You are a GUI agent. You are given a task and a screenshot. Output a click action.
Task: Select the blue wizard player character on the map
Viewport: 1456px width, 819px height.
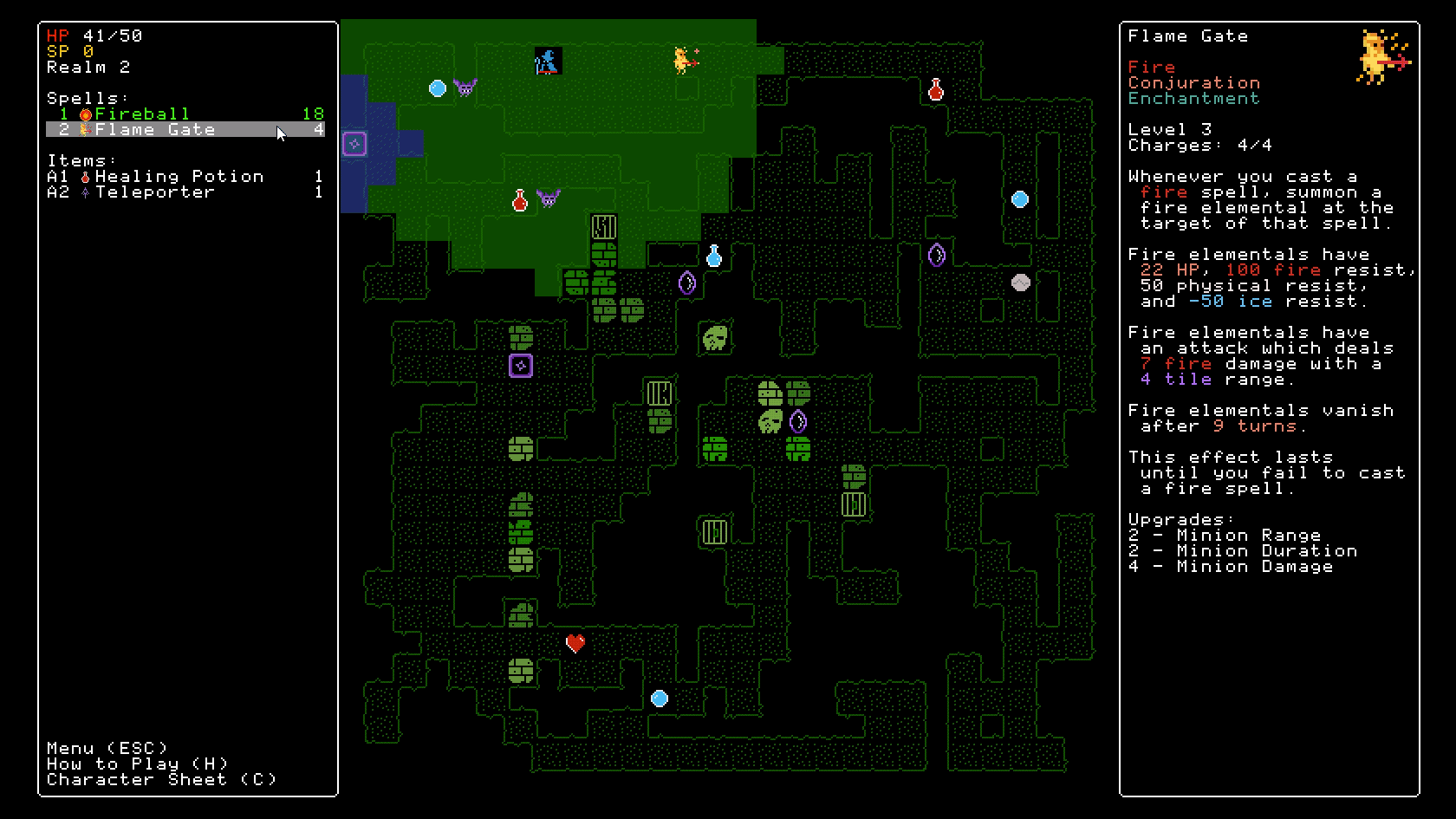point(547,61)
